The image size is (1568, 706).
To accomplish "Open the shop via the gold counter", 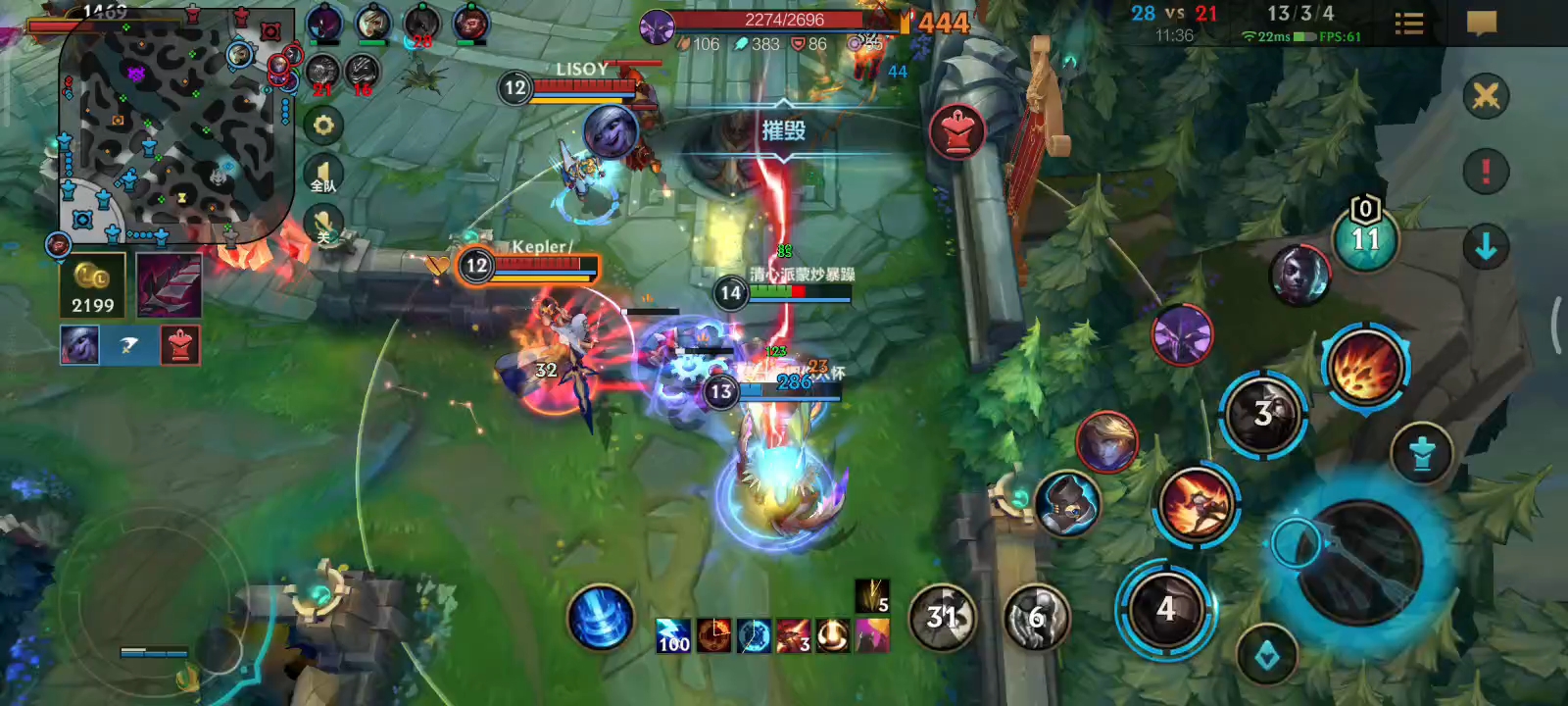I will [x=92, y=286].
